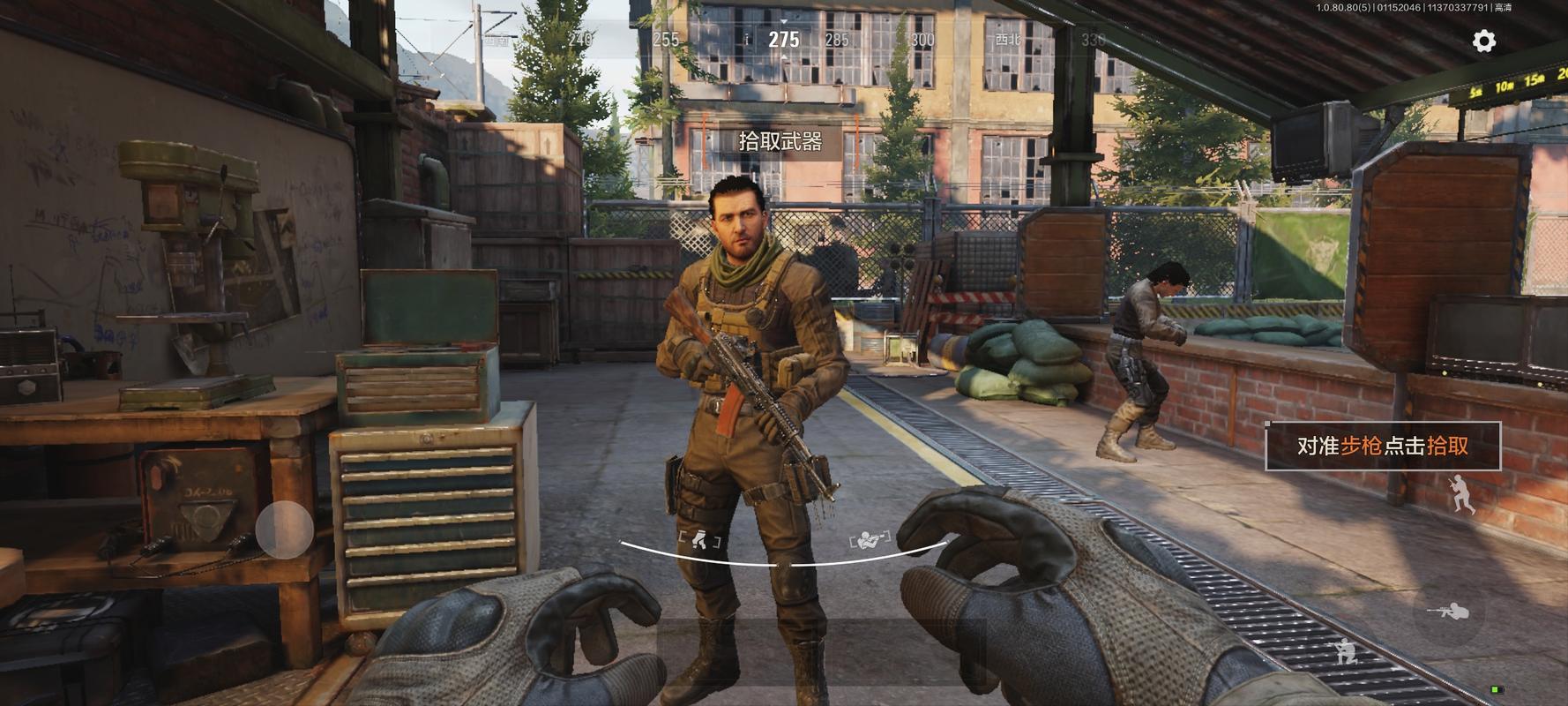Tap the bracketed aiming soldier icon
The height and width of the screenshot is (706, 1568).
coord(870,539)
